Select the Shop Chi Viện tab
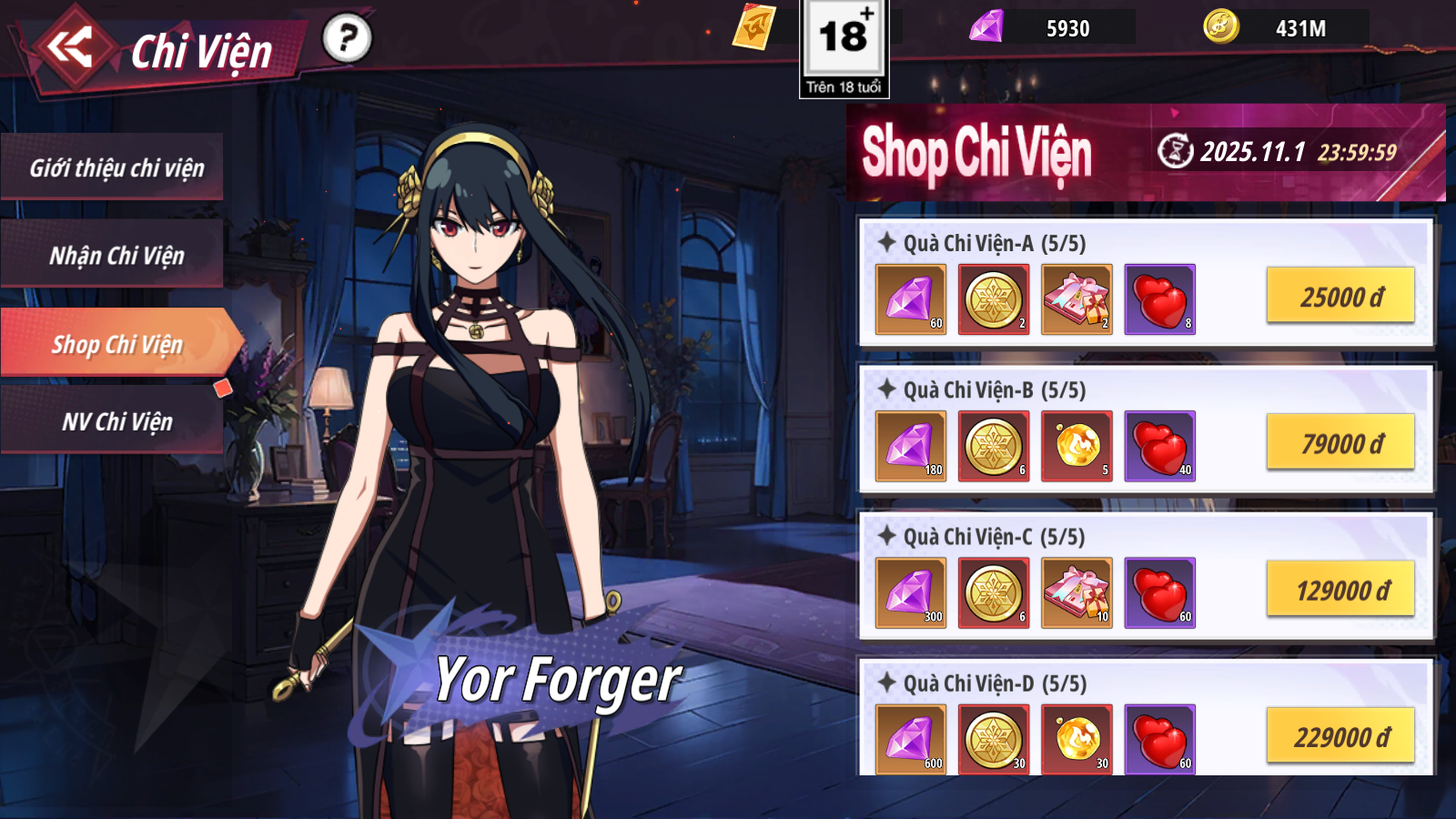 pos(116,344)
